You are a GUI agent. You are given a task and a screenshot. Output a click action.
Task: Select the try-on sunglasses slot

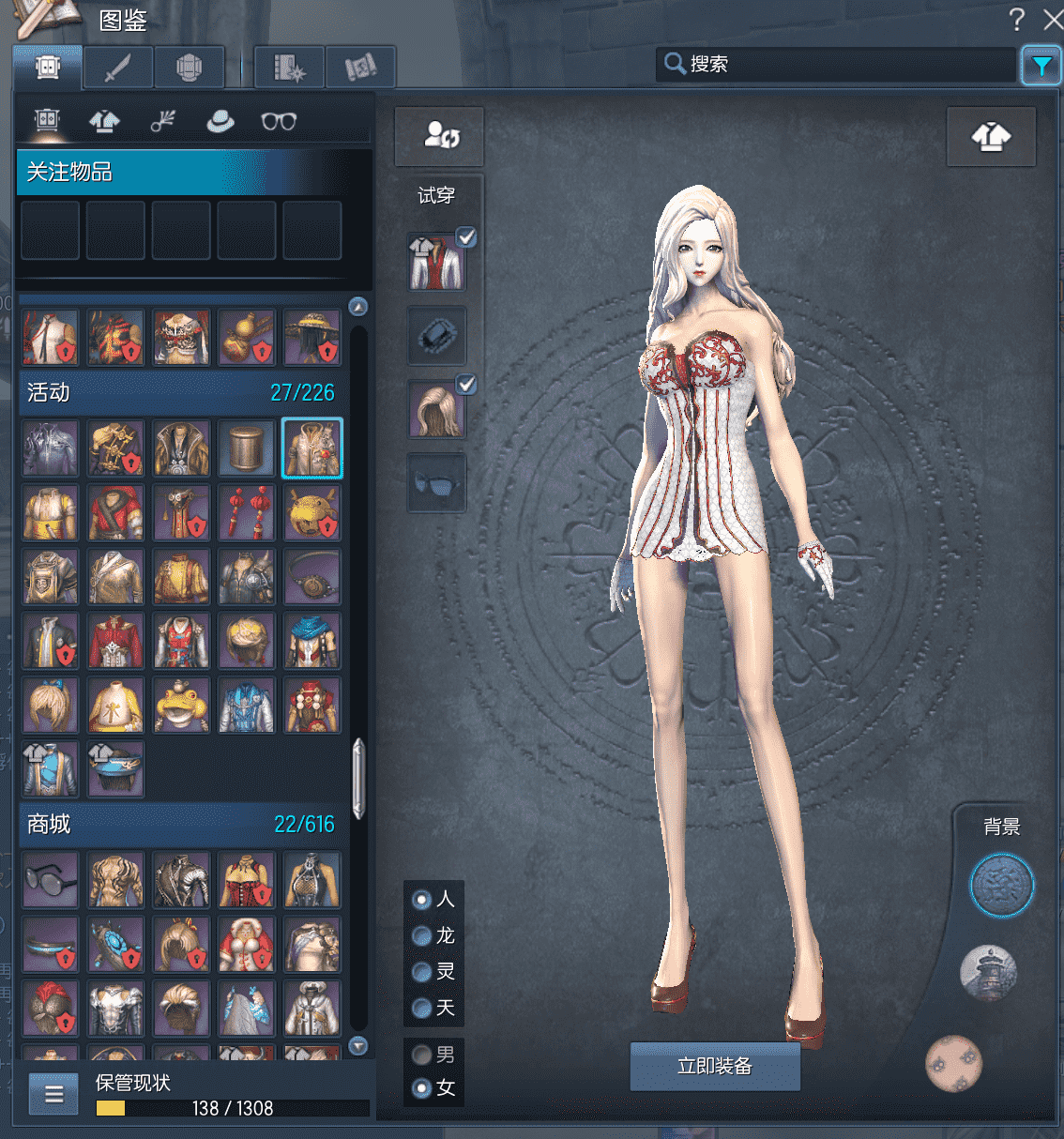436,483
